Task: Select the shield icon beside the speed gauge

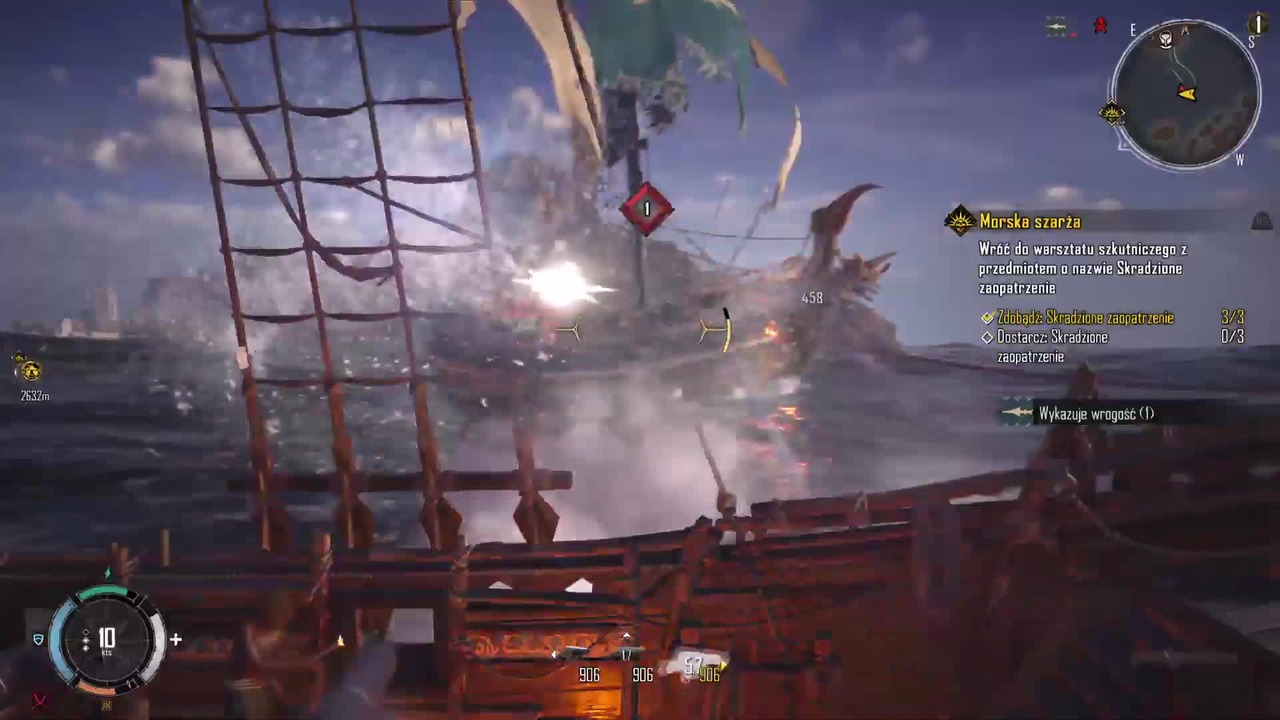Action: point(38,639)
